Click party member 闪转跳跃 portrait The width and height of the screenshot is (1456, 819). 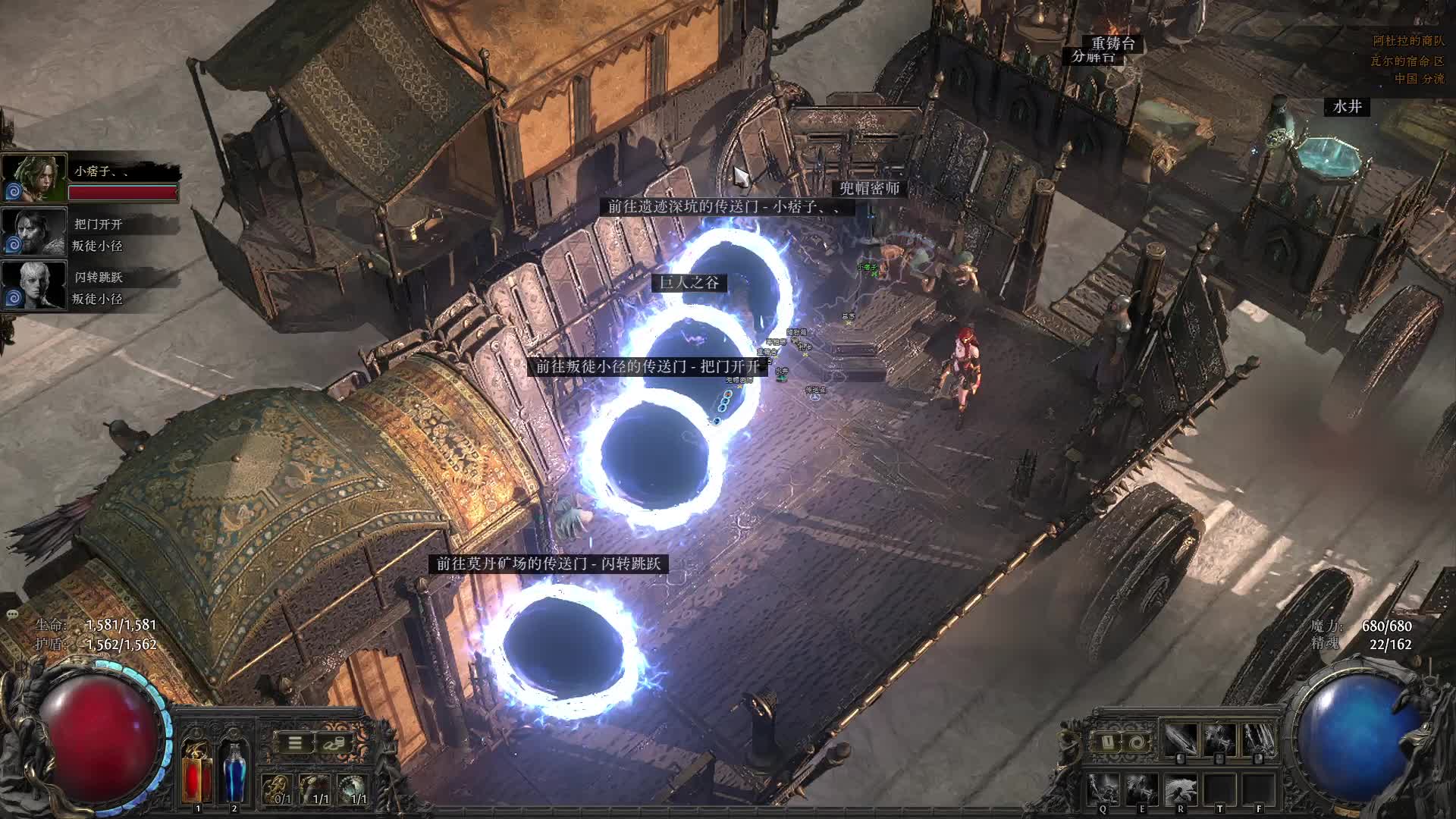pos(35,284)
